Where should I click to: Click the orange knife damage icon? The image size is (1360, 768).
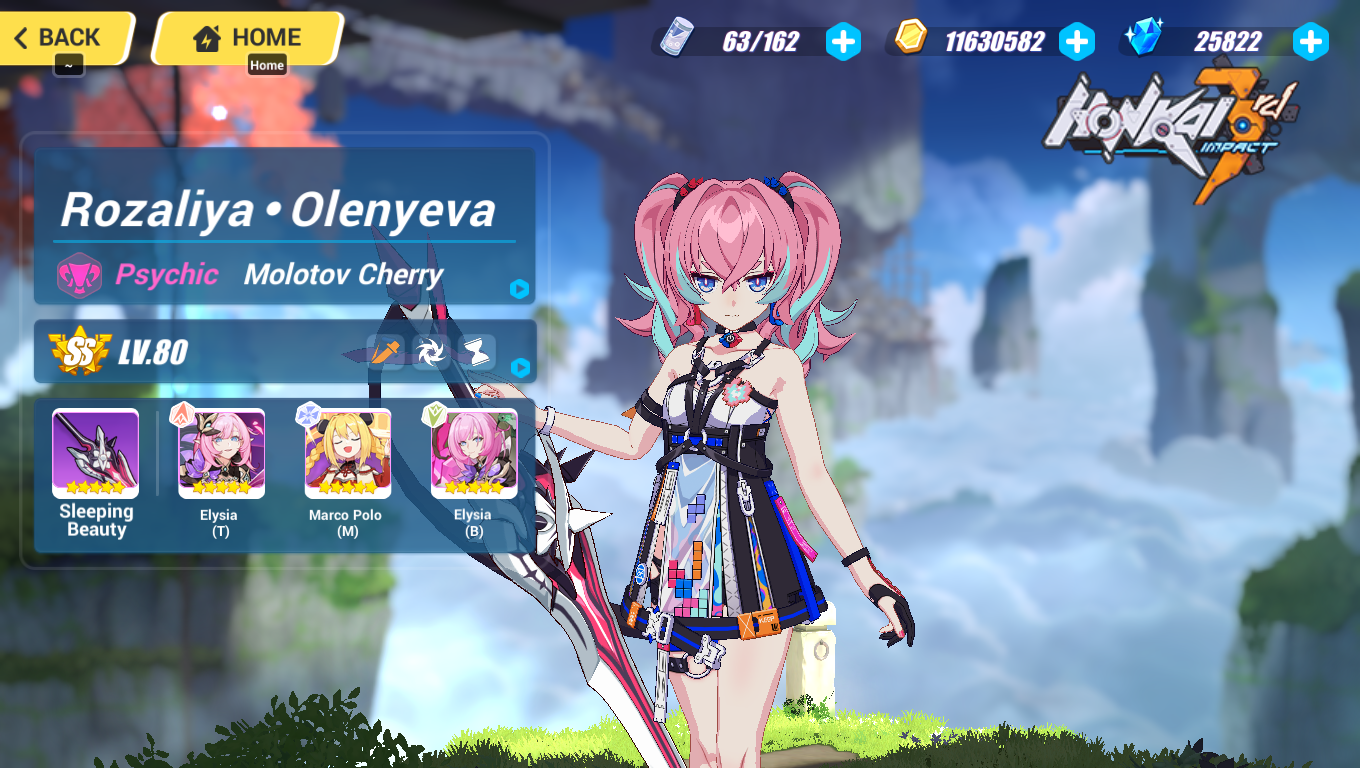click(x=385, y=351)
